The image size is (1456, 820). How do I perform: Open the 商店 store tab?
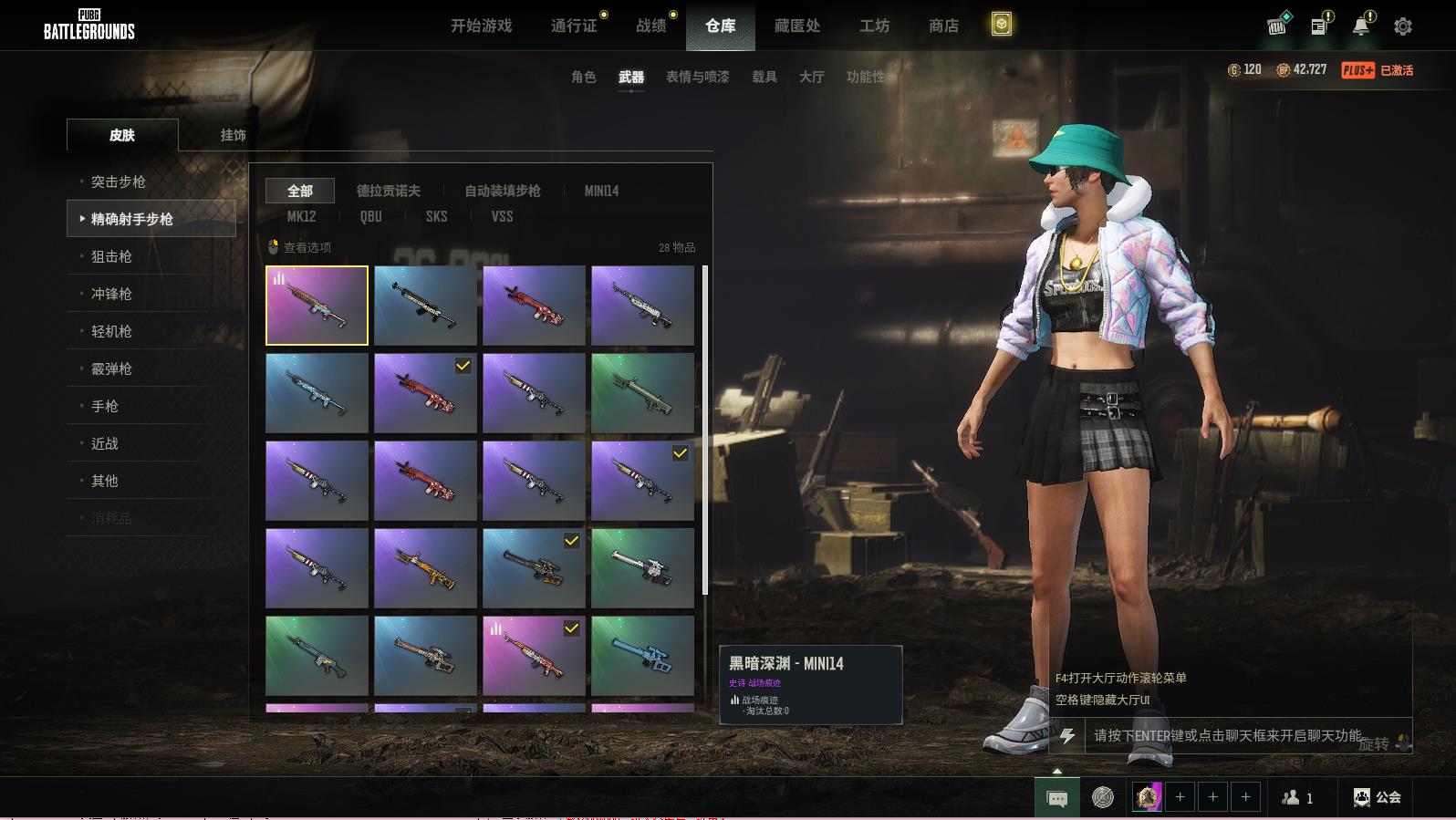(943, 26)
